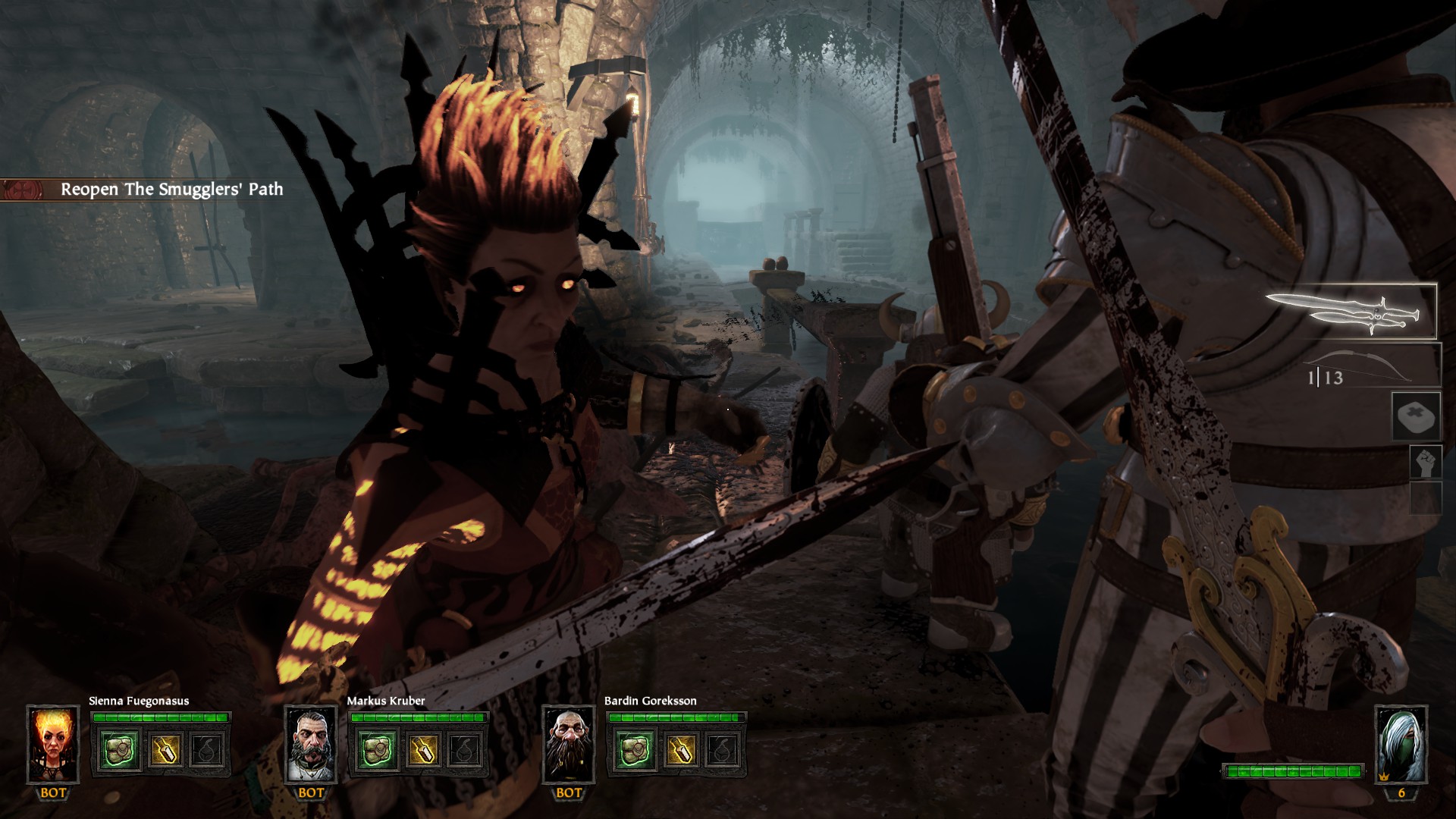Click the Reopen The Smugglers' Path objective
This screenshot has height=819, width=1456.
pos(171,190)
